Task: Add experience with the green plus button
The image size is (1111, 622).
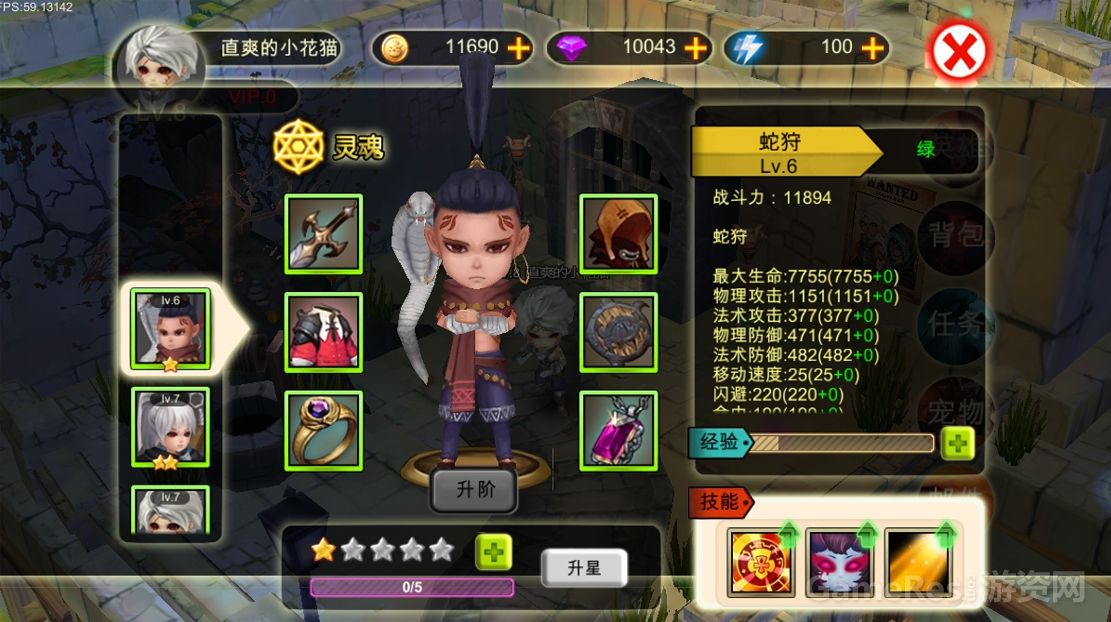Action: (x=957, y=442)
